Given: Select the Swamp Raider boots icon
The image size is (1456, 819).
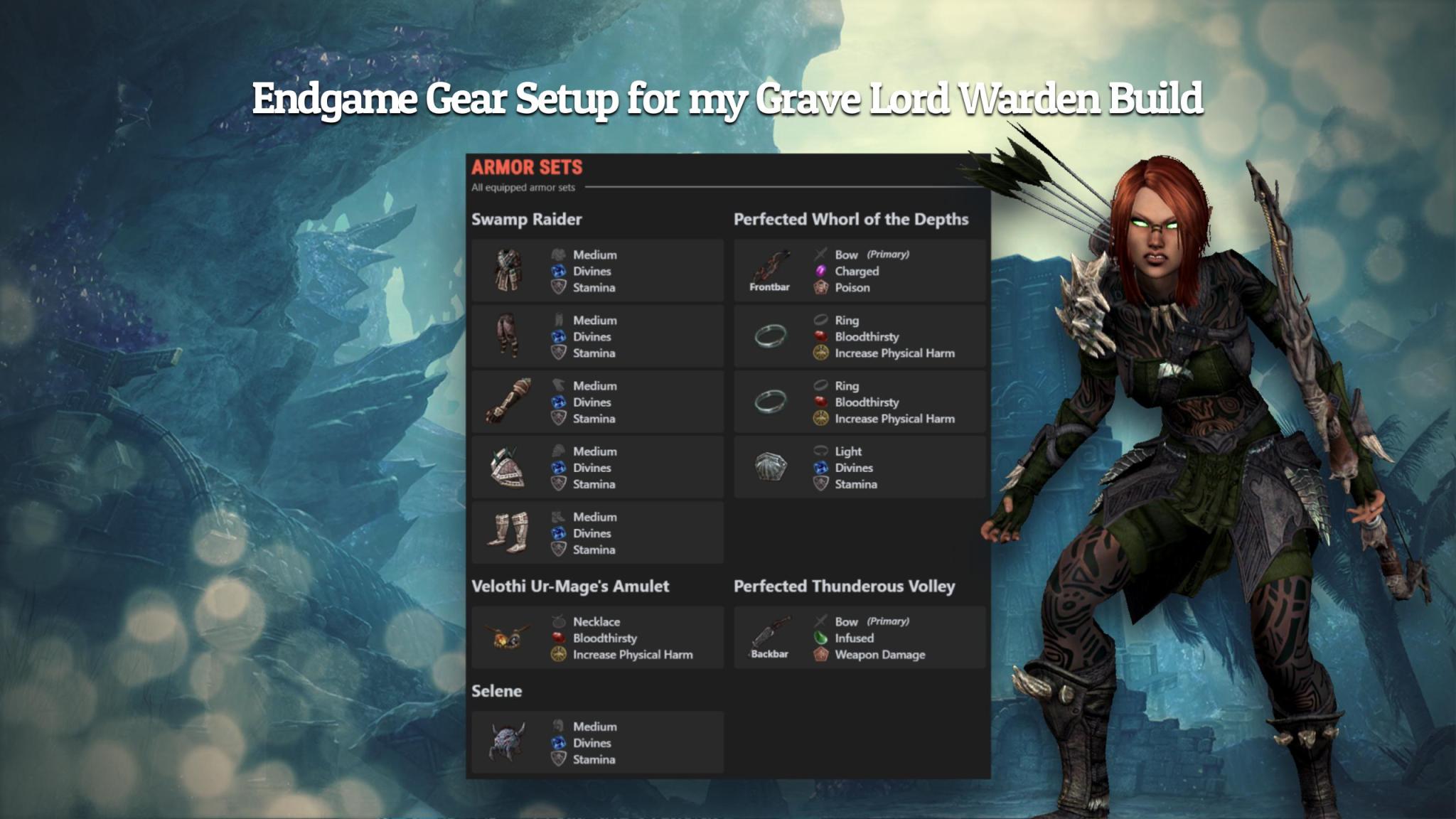Looking at the screenshot, I should (510, 533).
